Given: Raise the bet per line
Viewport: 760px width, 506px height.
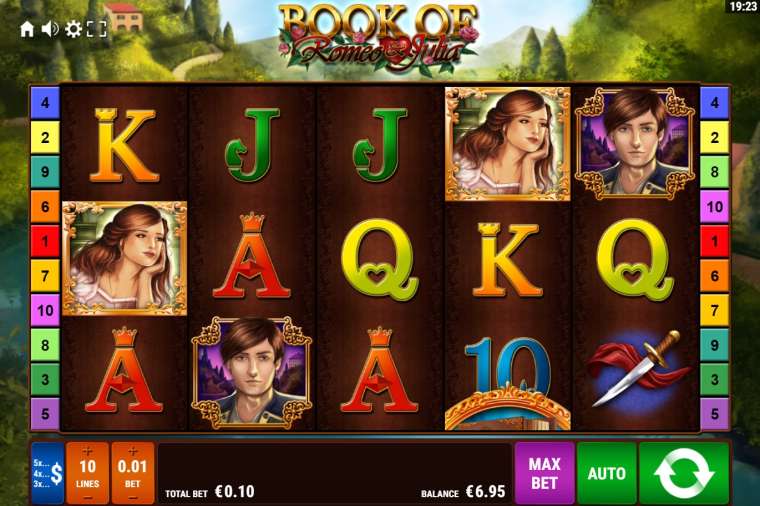Looking at the screenshot, I should 133,451.
